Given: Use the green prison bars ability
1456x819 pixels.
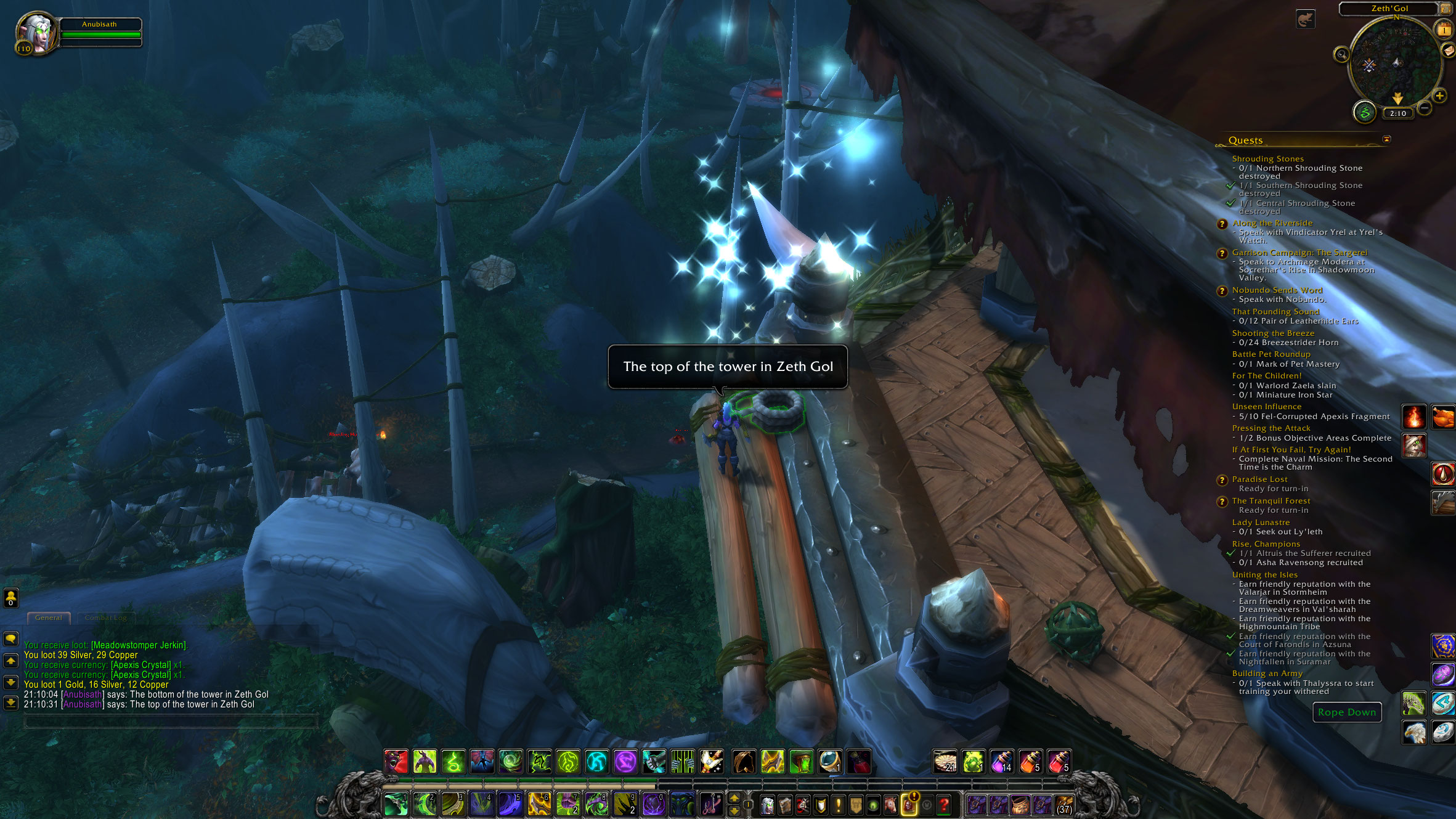Looking at the screenshot, I should [x=682, y=762].
